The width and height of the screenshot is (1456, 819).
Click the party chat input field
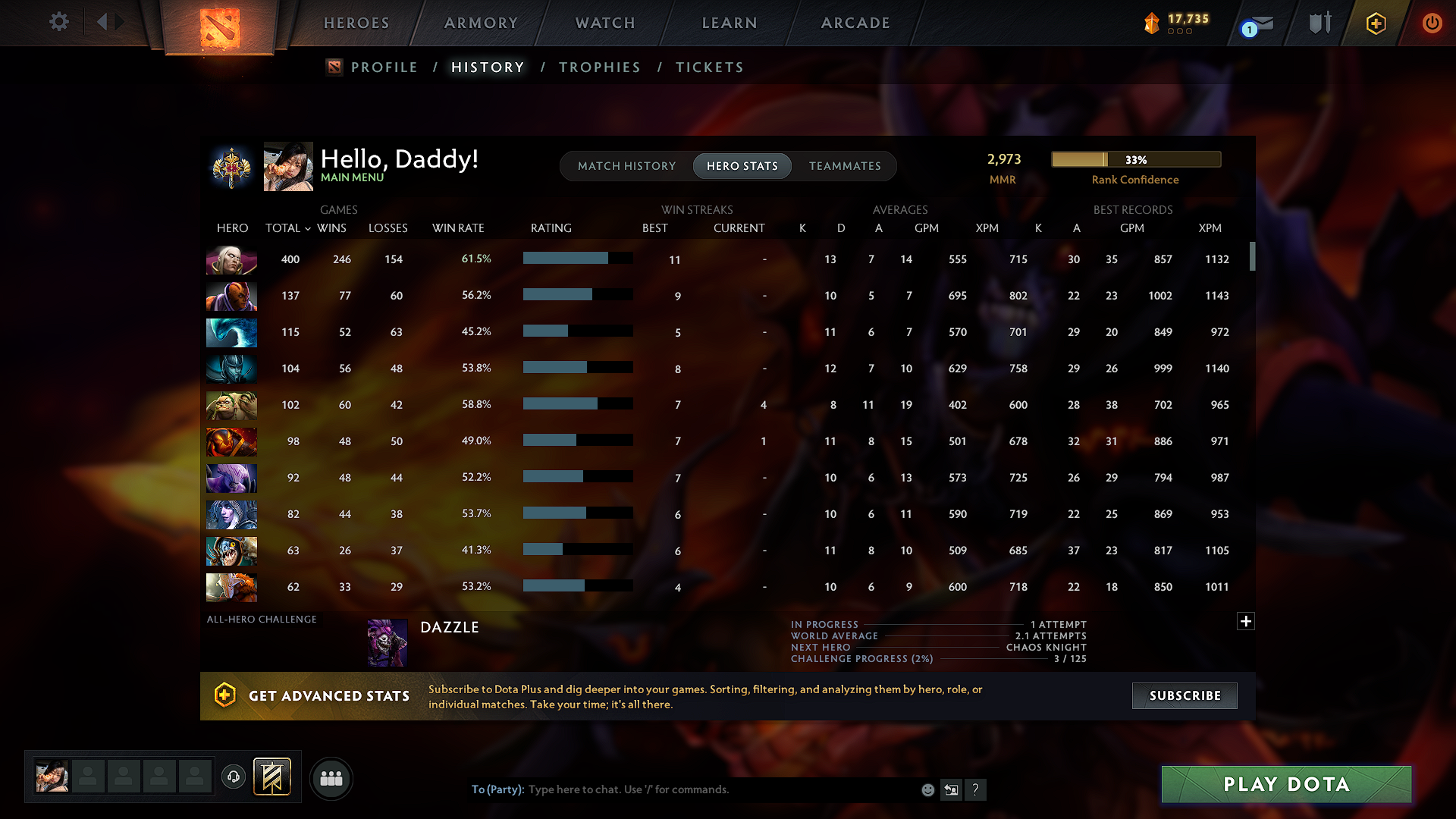(682, 789)
